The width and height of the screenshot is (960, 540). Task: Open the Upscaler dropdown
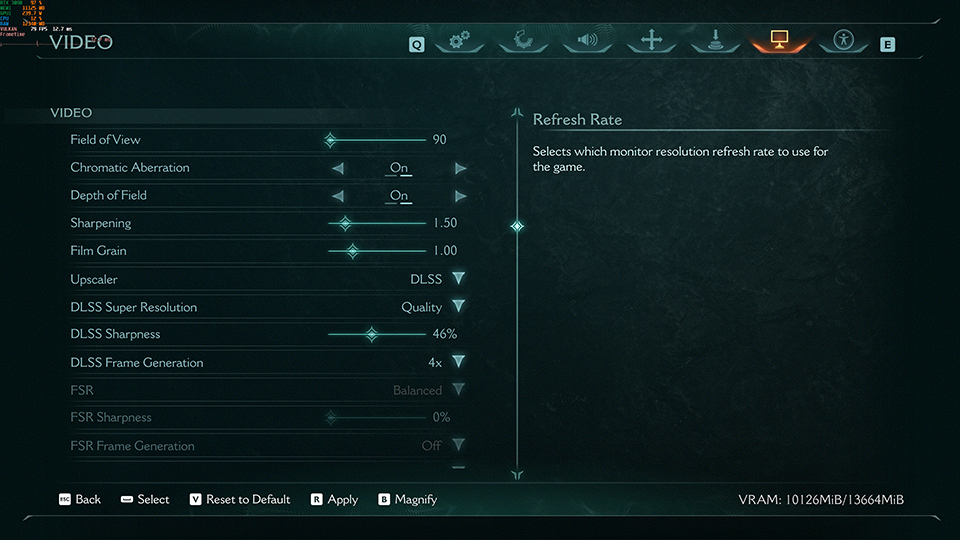point(458,279)
